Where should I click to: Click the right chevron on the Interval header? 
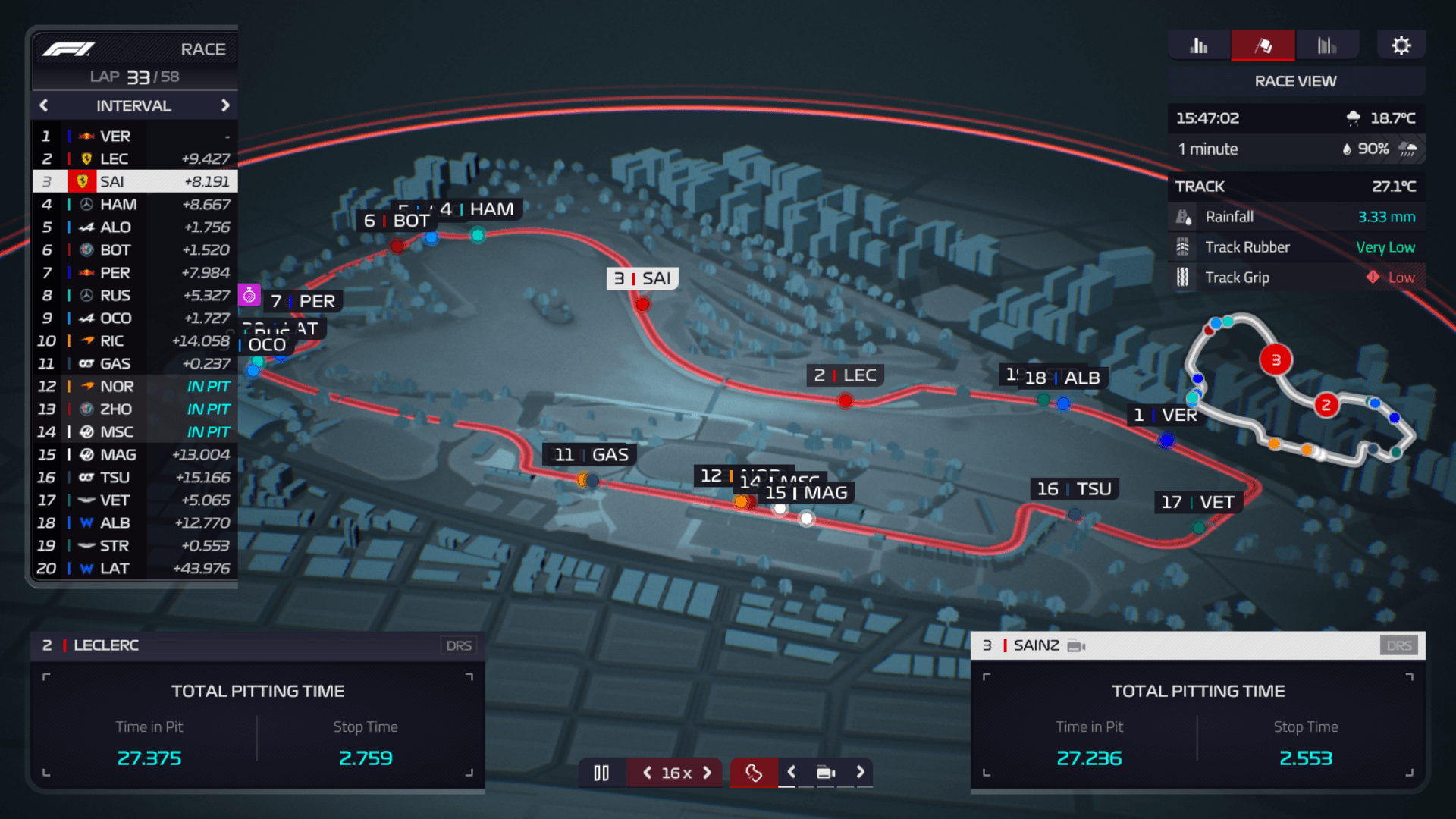(225, 105)
